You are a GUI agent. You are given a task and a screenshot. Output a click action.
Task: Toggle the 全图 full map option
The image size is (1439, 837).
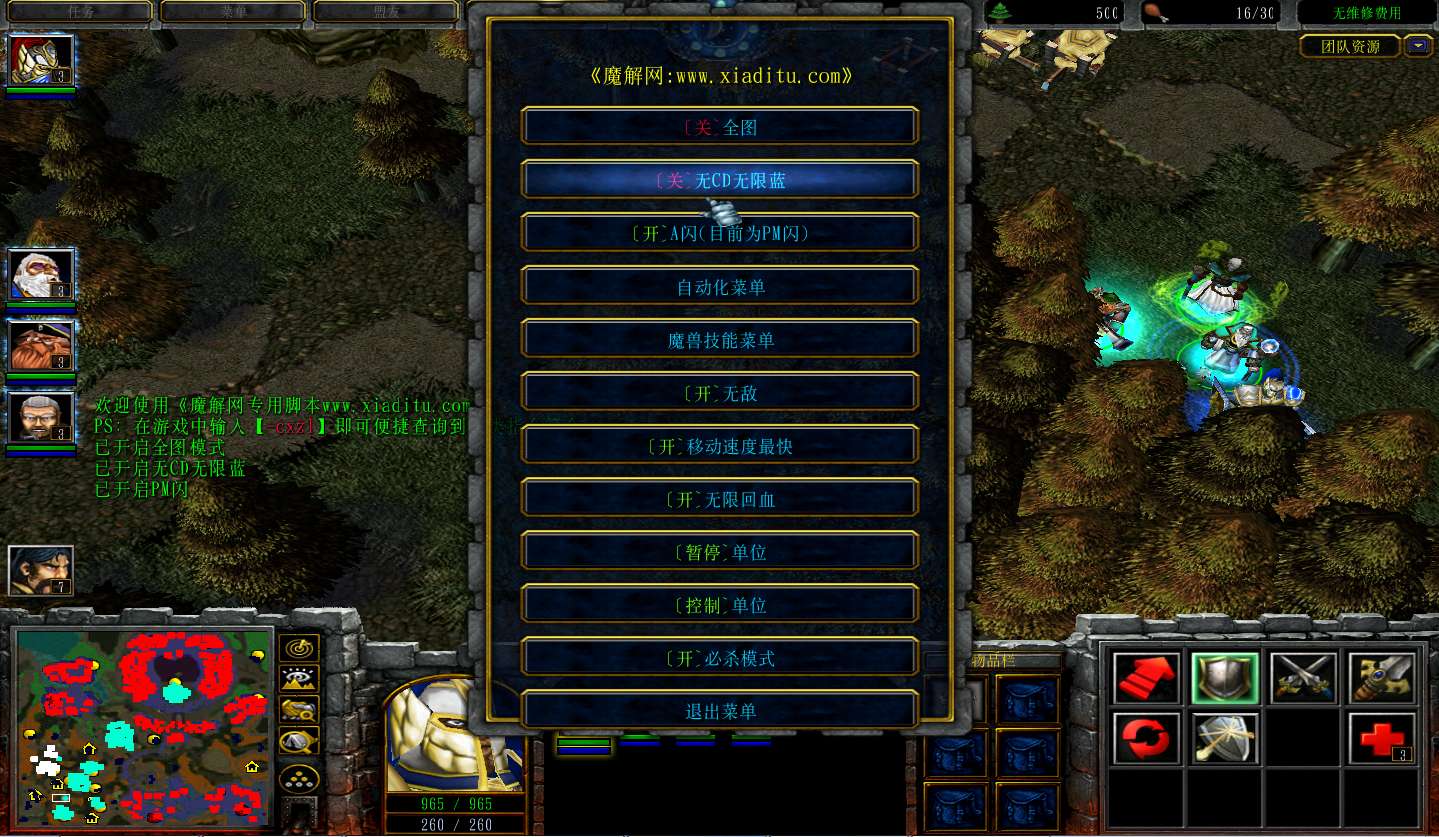[719, 127]
